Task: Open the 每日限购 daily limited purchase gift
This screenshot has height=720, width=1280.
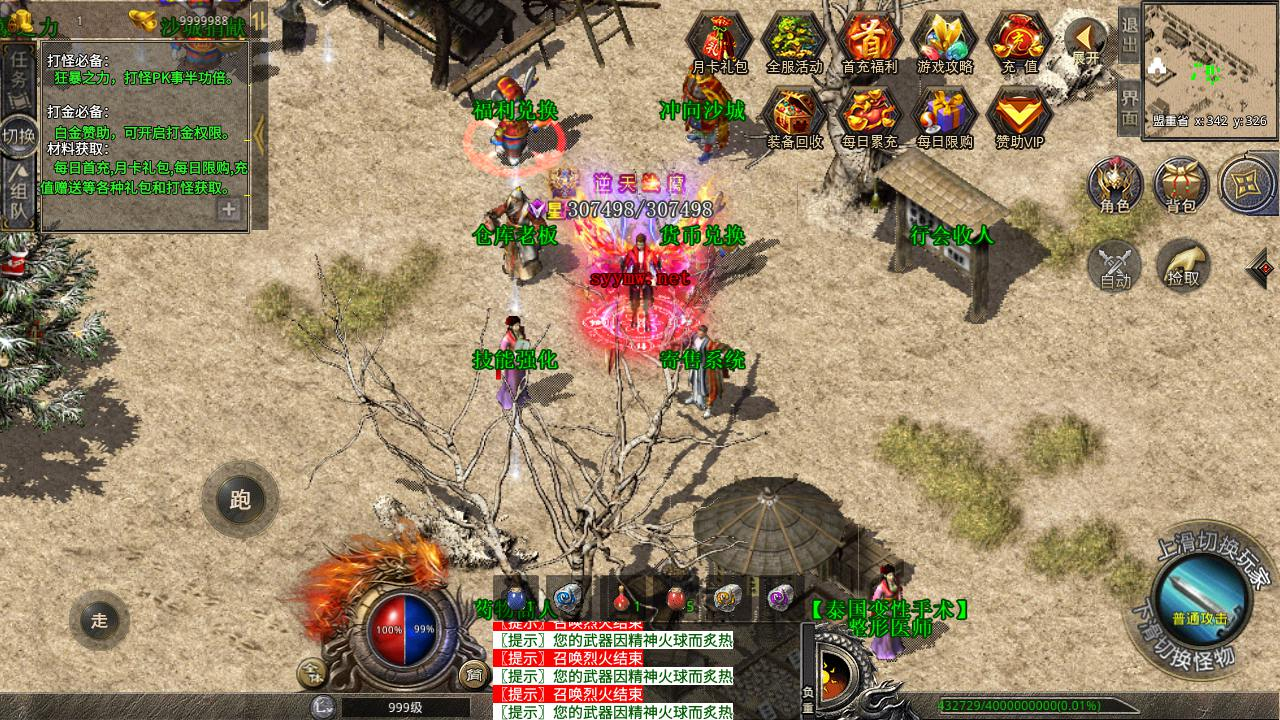Action: pyautogui.click(x=944, y=116)
